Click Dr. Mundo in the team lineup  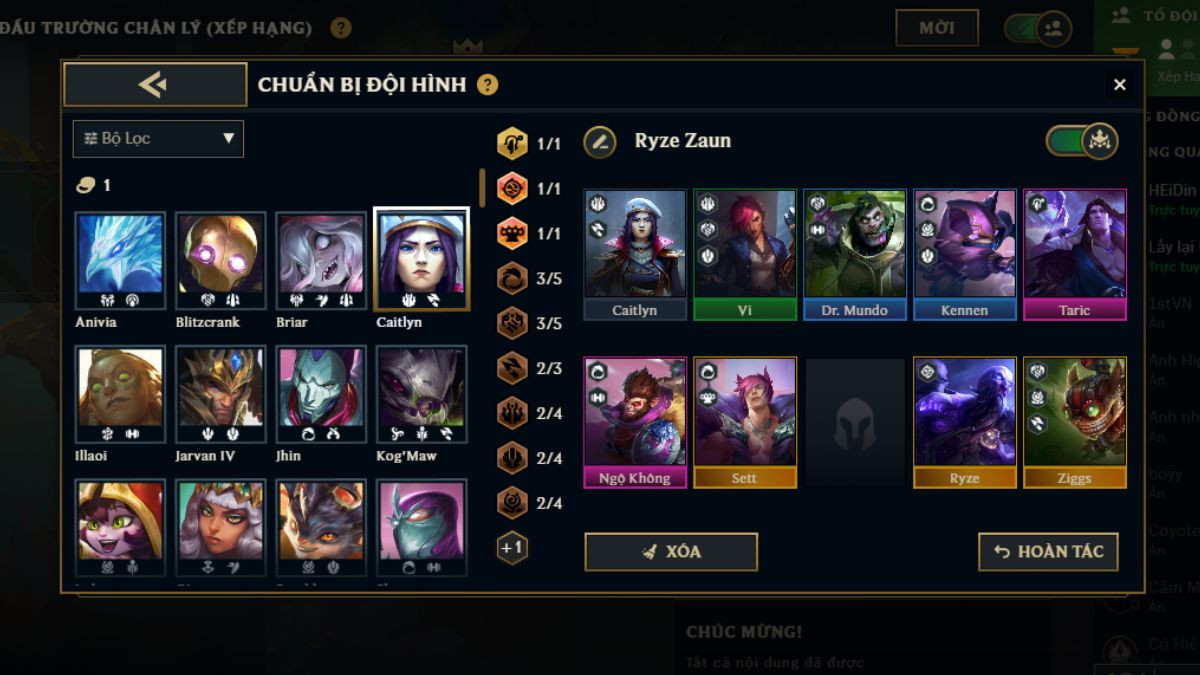tap(855, 254)
